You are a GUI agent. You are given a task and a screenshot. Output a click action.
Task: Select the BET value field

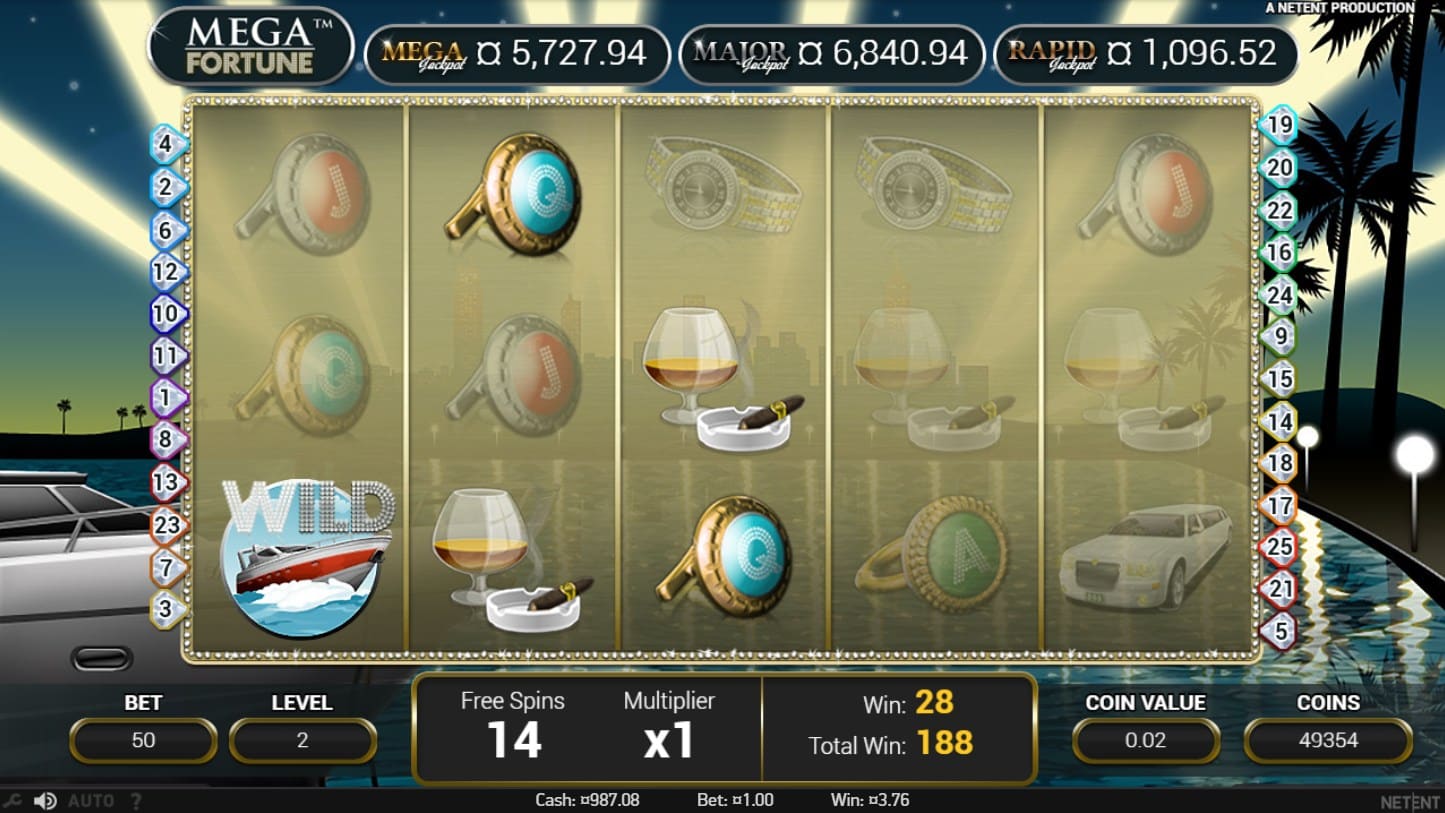[143, 741]
